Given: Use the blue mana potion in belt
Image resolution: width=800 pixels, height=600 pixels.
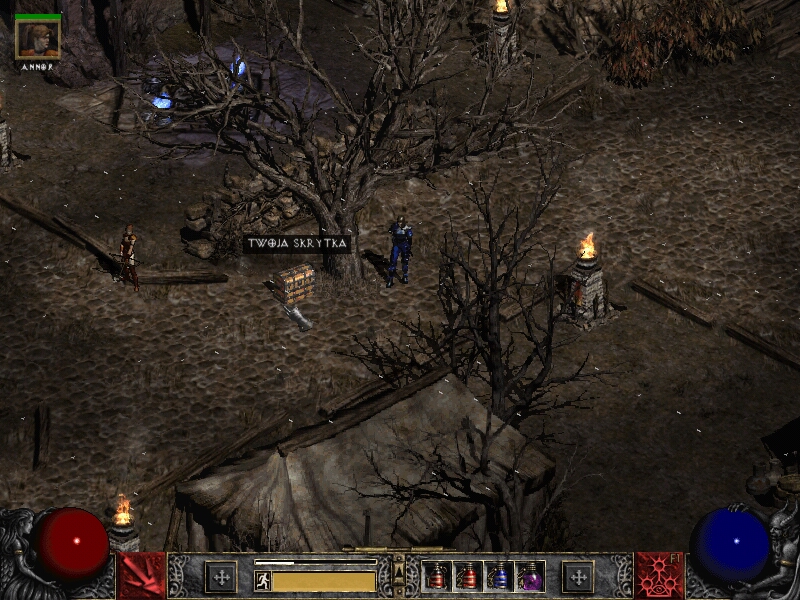Looking at the screenshot, I should (499, 577).
